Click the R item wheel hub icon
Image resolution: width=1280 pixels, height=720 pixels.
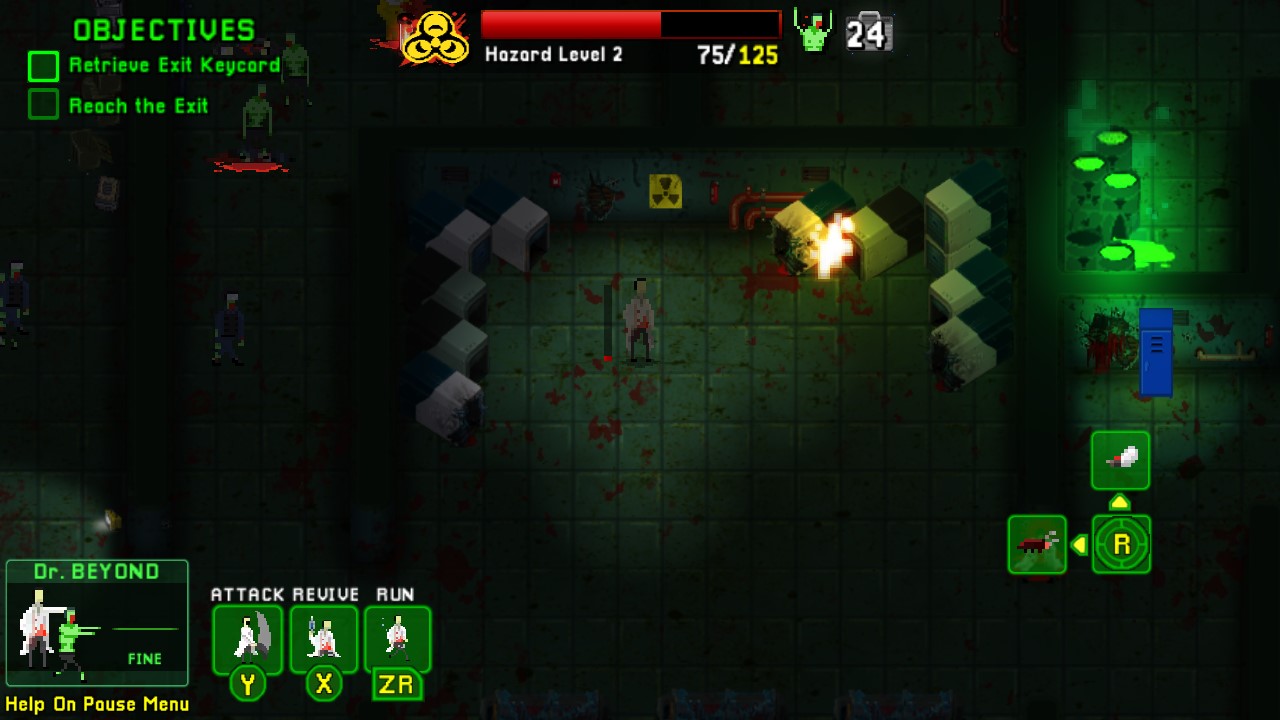point(1121,545)
